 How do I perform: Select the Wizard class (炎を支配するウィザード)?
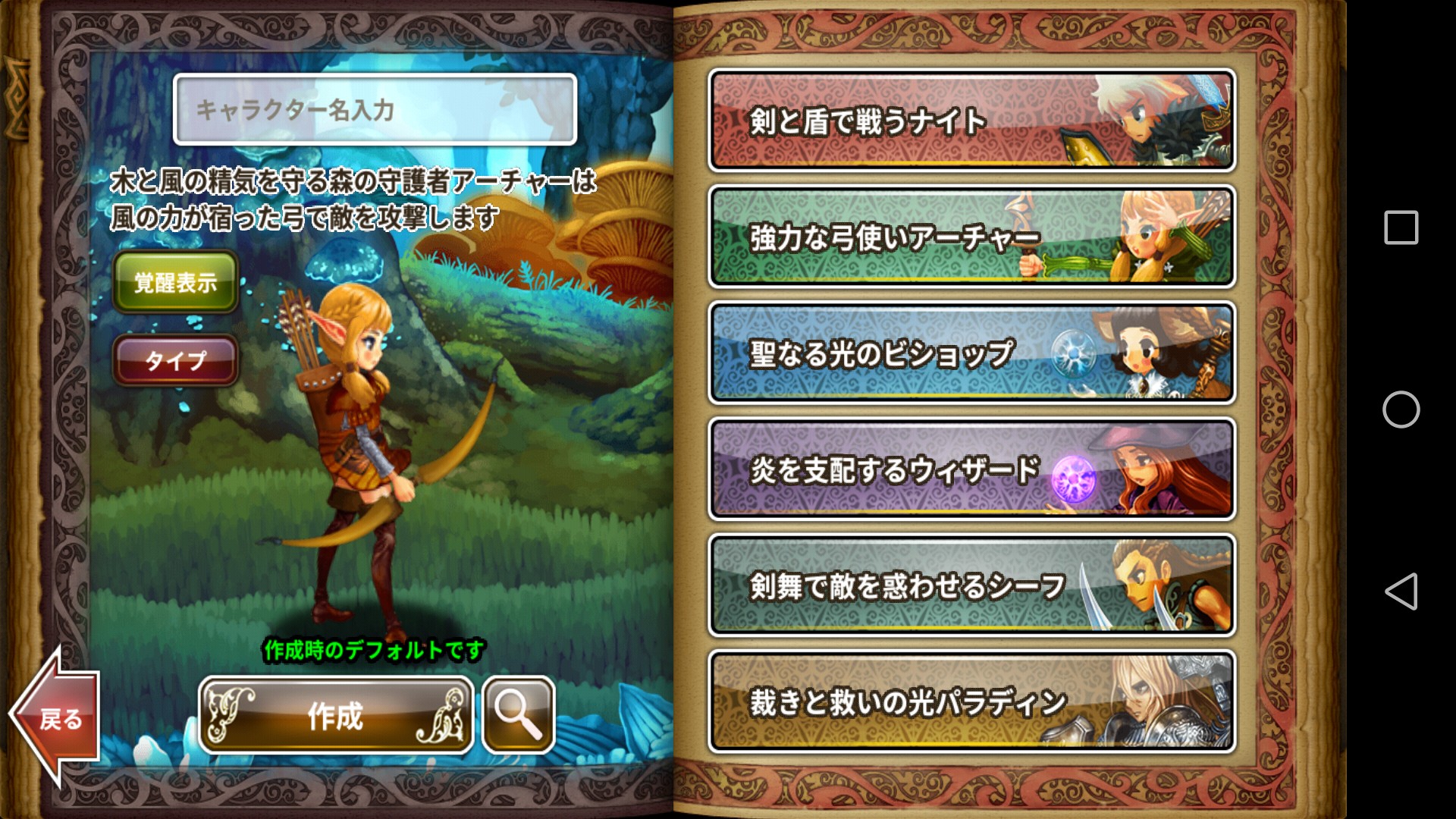971,469
